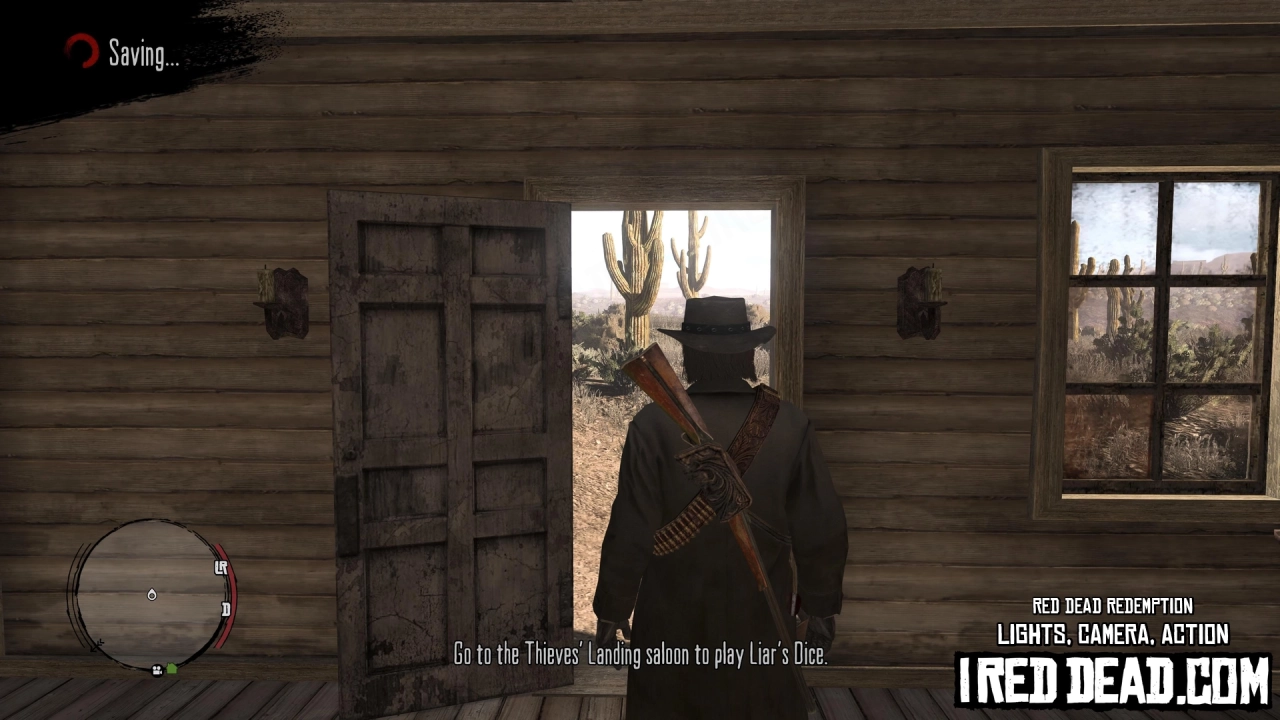Click the compass arrow on minimap lower-left edge
Image resolution: width=1280 pixels, height=720 pixels.
96,644
